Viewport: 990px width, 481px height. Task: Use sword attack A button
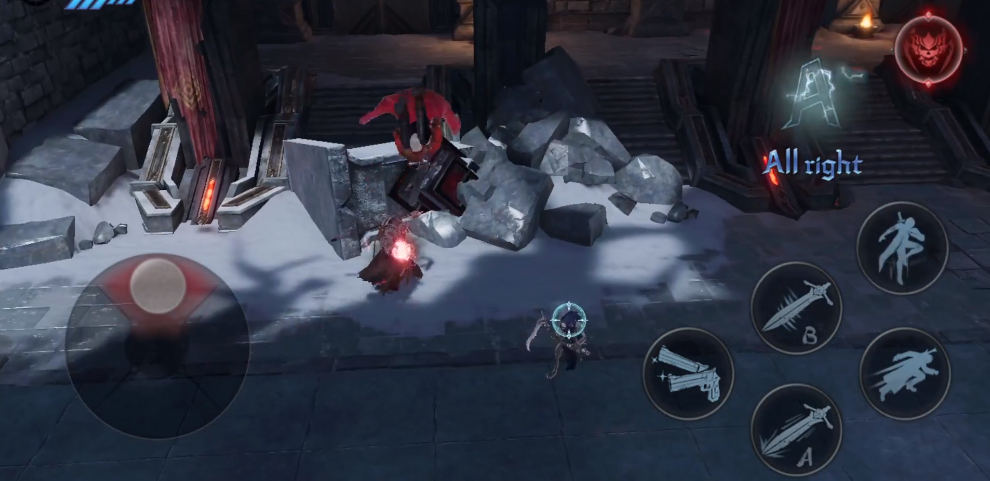click(x=796, y=428)
